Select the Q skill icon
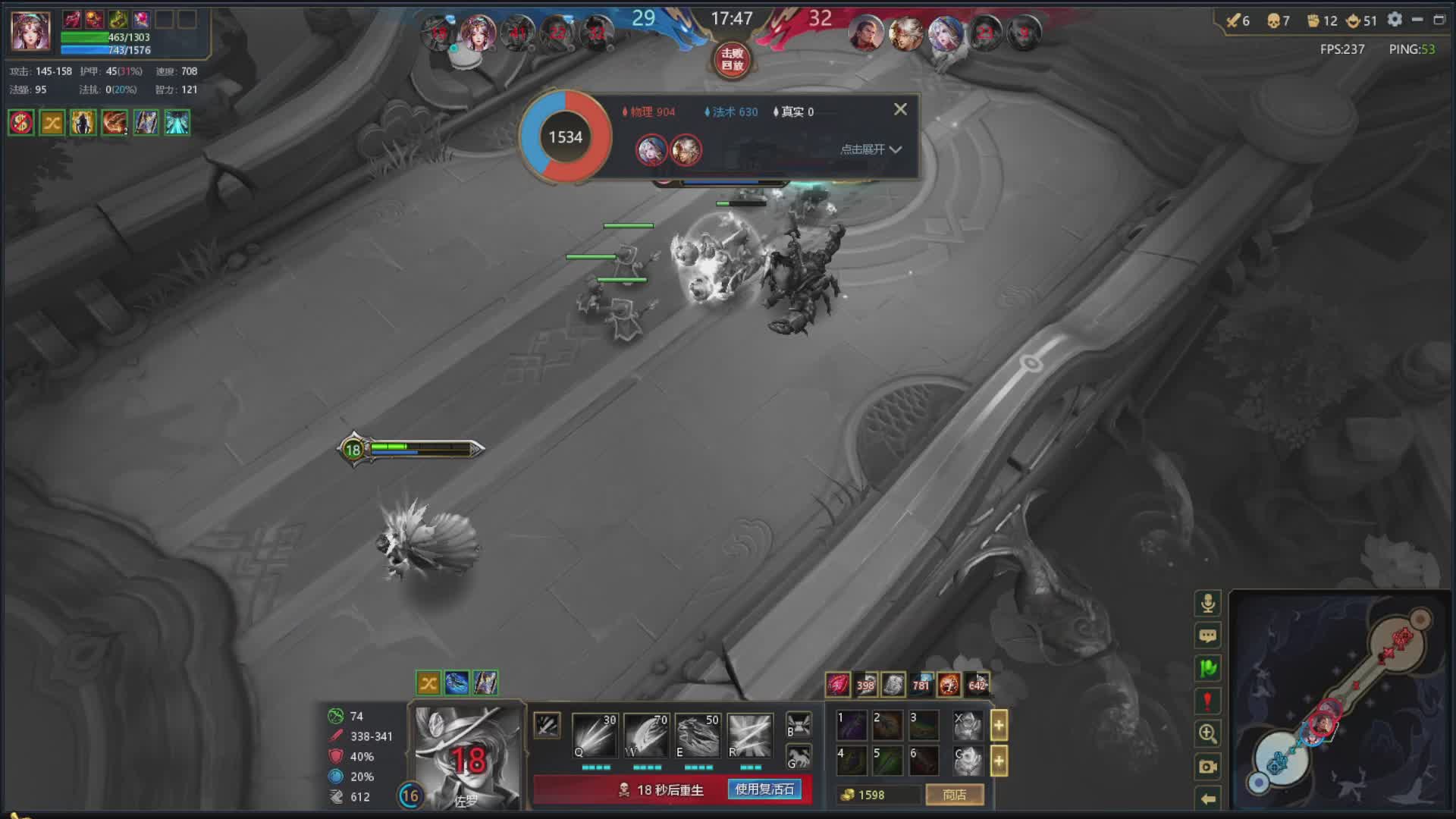The width and height of the screenshot is (1456, 819). (595, 735)
